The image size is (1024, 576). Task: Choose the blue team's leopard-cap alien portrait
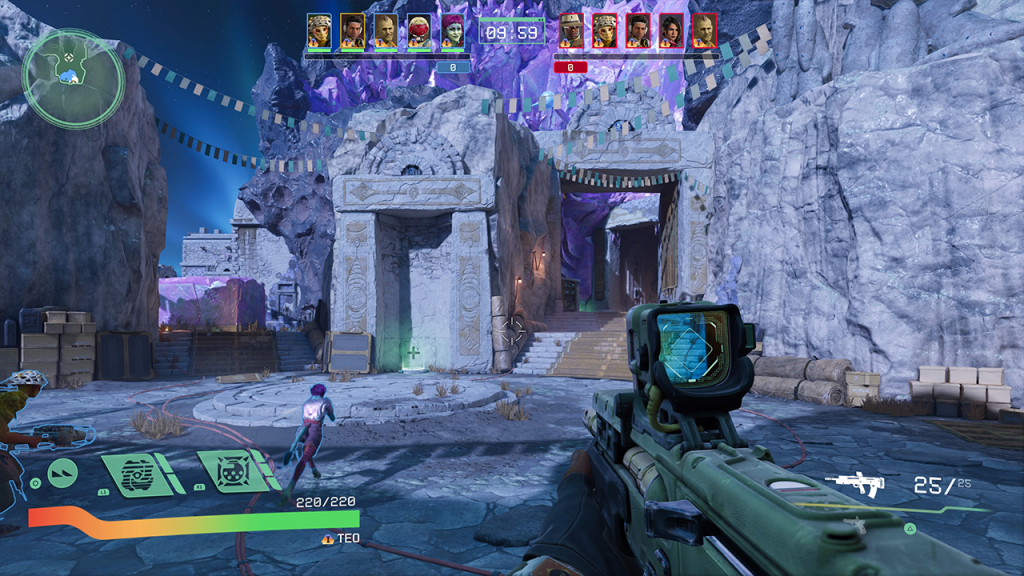click(x=319, y=31)
